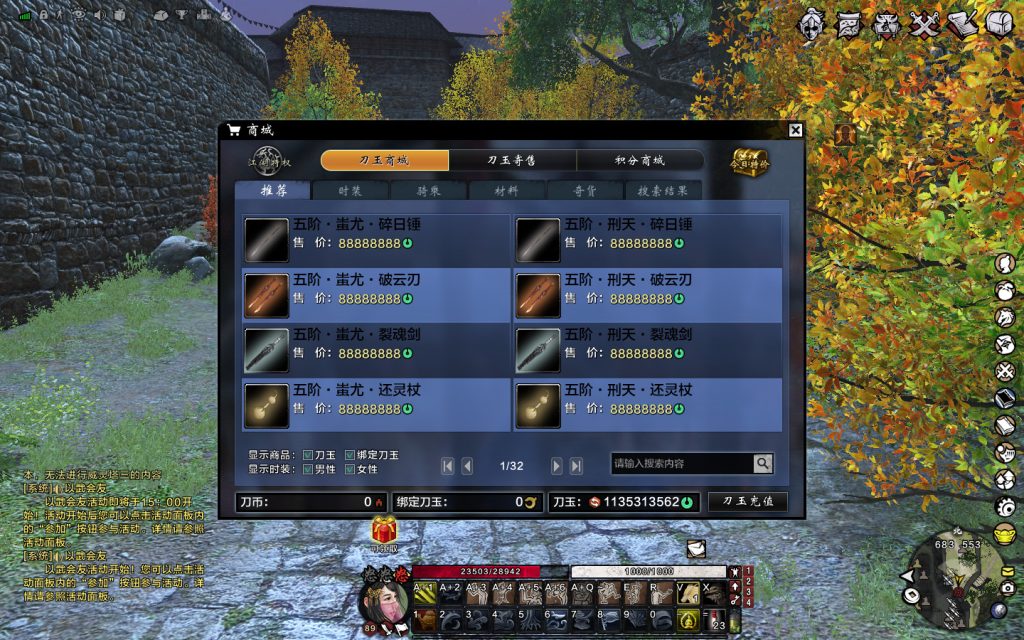Show the 骑乘 category tab

428,190
